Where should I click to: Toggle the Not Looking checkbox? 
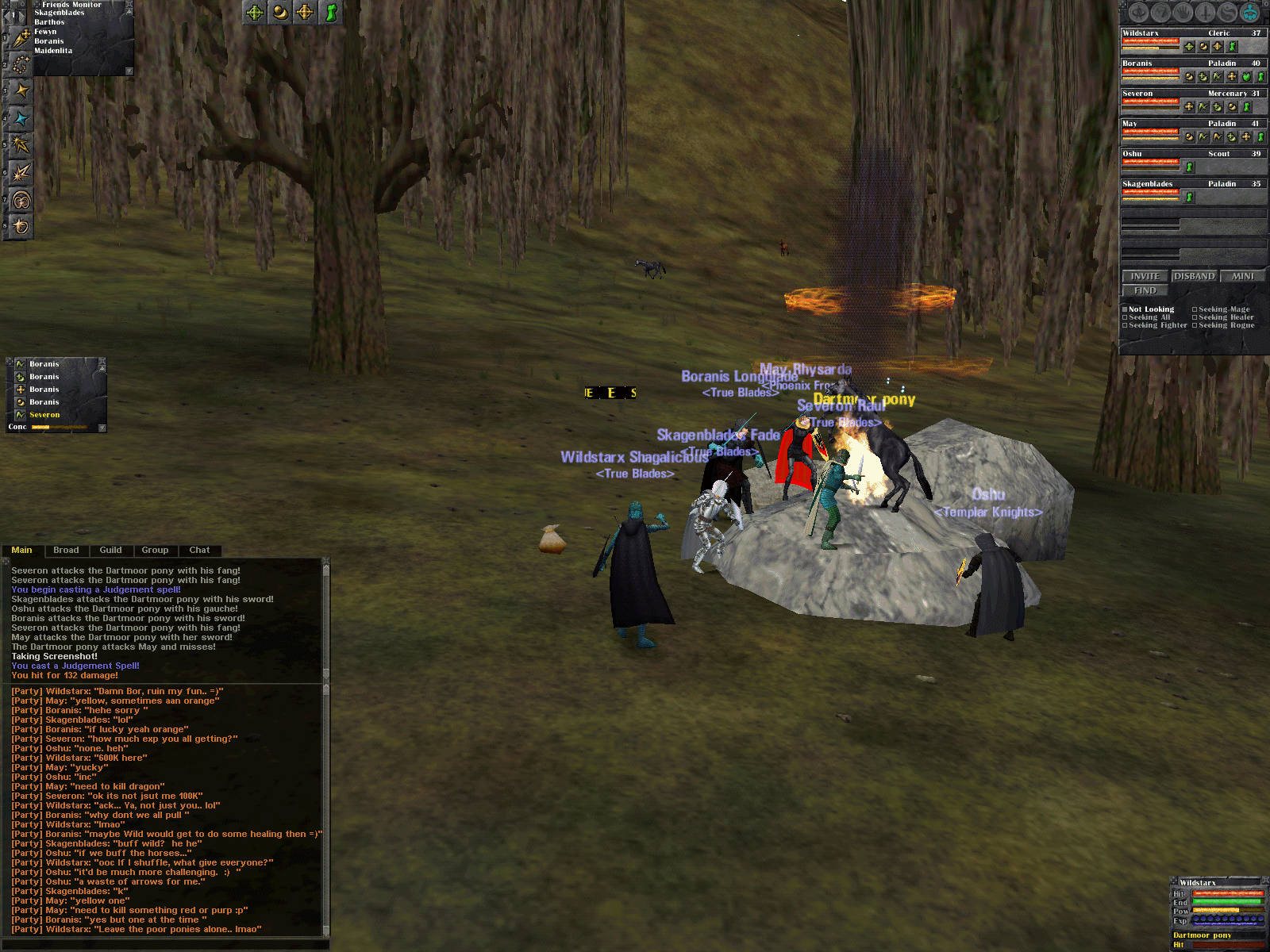(1125, 309)
